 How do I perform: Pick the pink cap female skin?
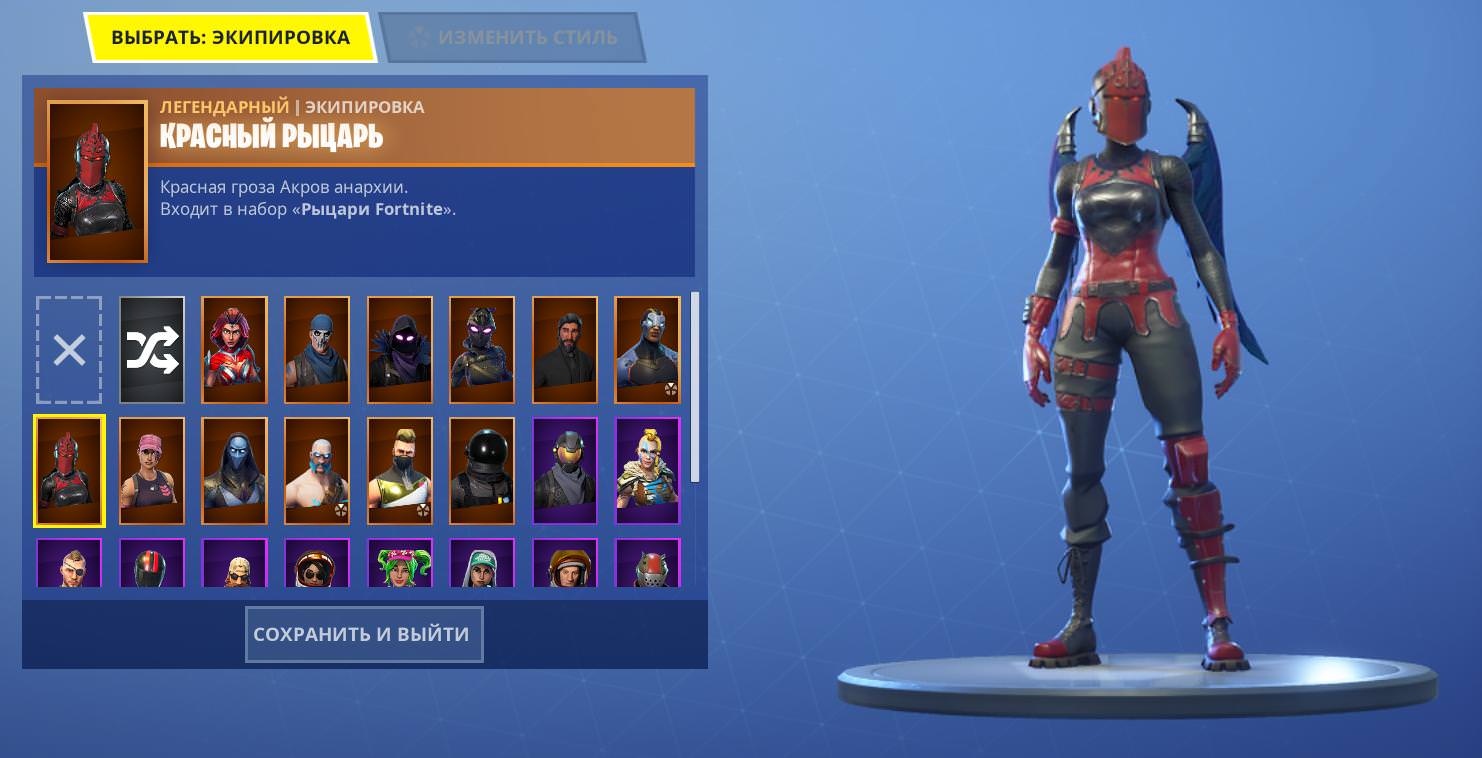click(152, 471)
